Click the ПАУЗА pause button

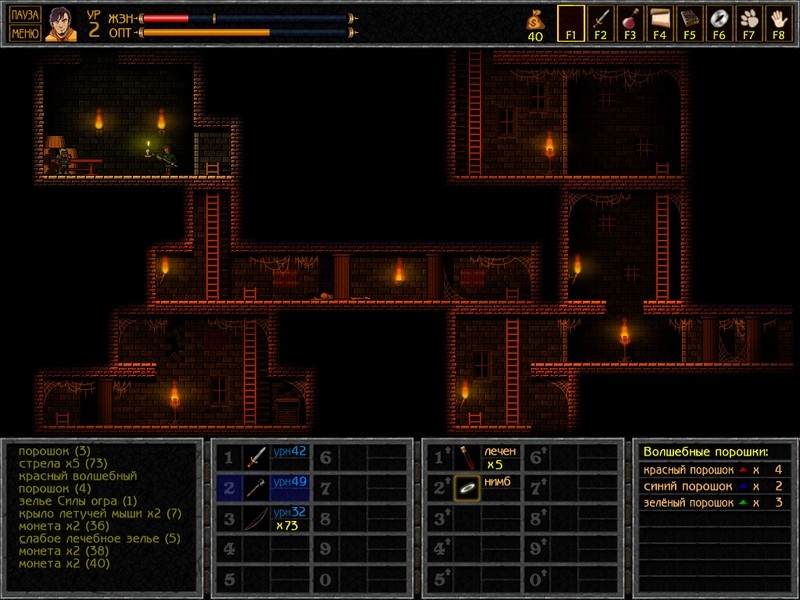click(x=25, y=15)
